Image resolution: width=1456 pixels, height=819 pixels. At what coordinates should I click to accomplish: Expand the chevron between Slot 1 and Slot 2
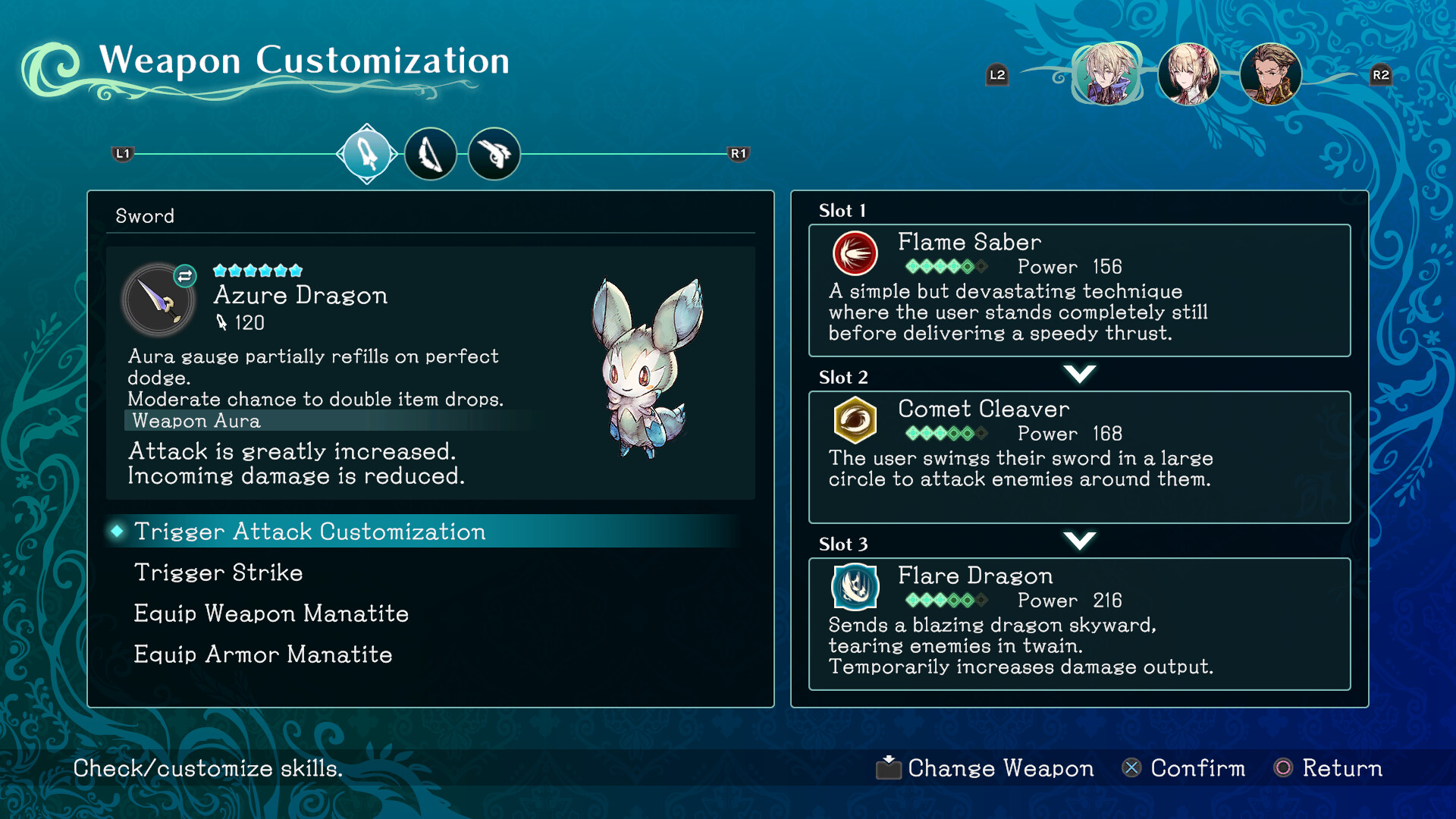point(1080,373)
